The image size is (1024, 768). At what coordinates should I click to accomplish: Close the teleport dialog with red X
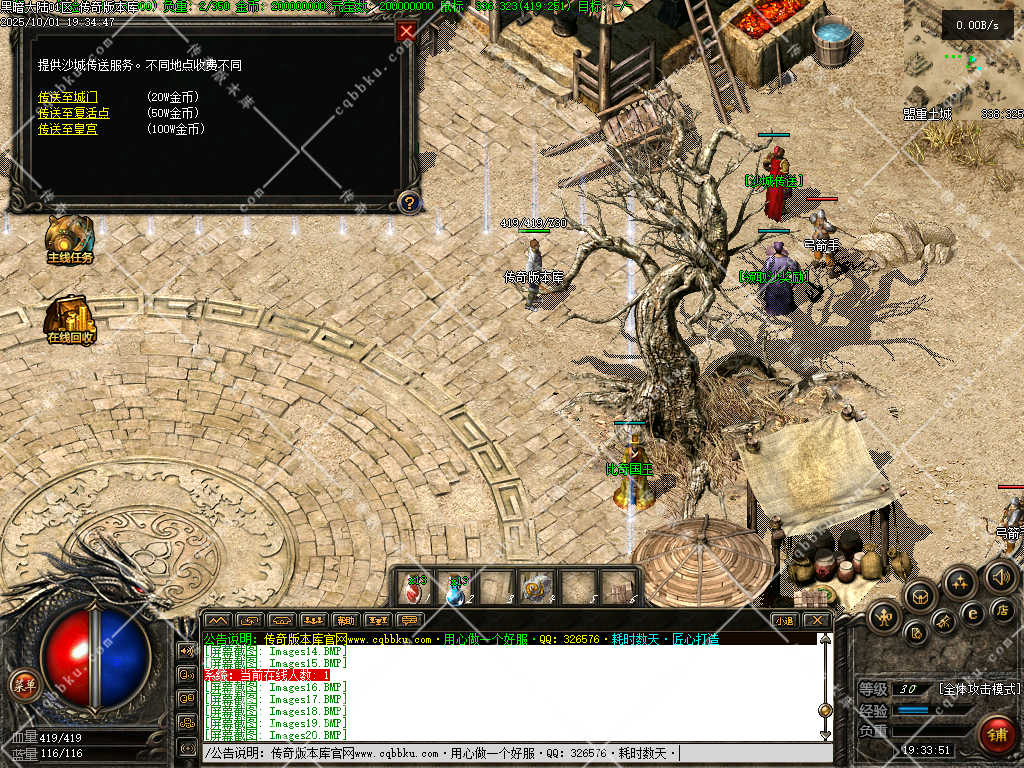(x=406, y=31)
